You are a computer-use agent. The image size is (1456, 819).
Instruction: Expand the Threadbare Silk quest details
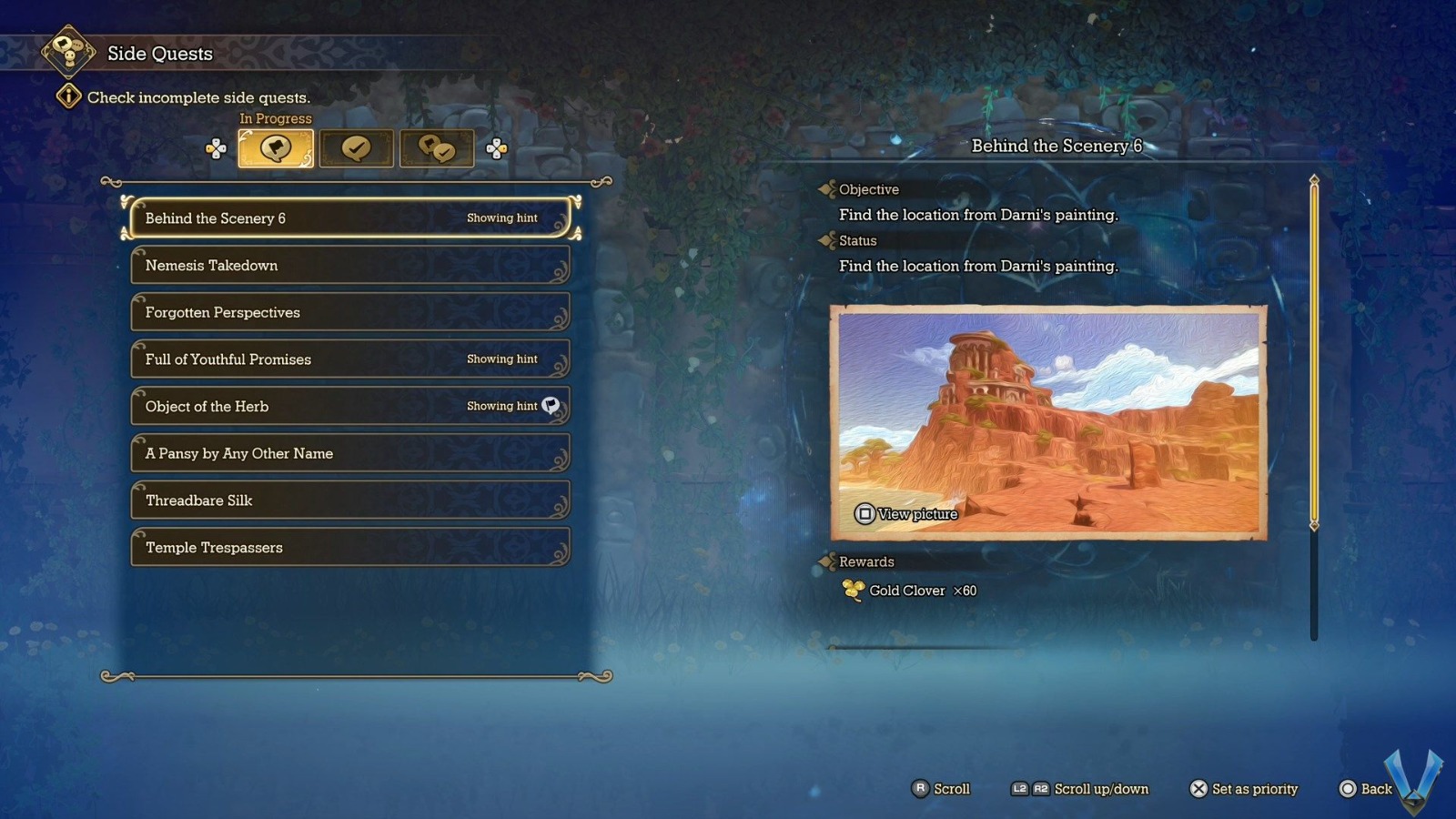[x=350, y=500]
